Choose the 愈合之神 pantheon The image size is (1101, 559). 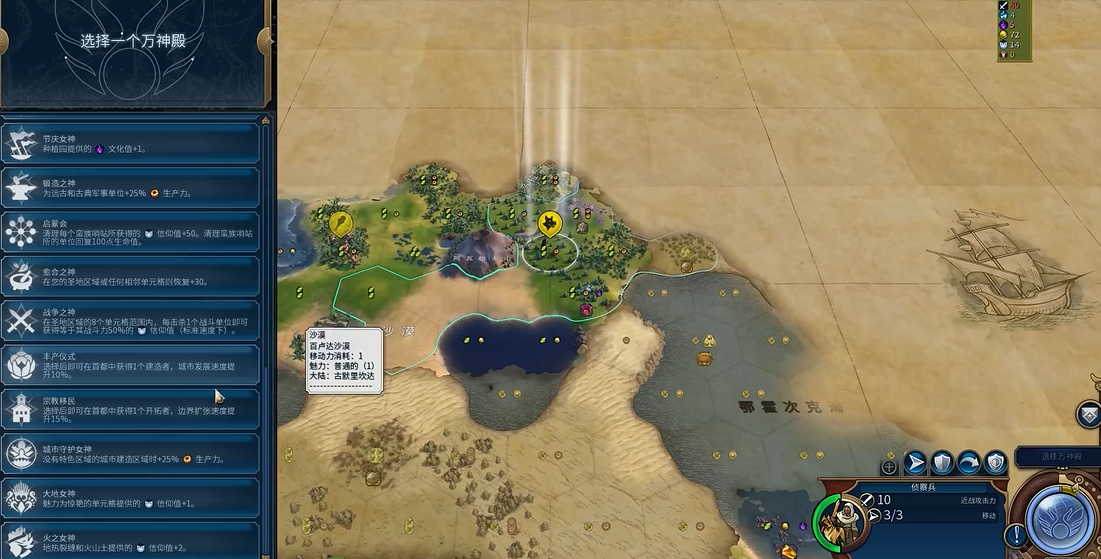tap(131, 276)
